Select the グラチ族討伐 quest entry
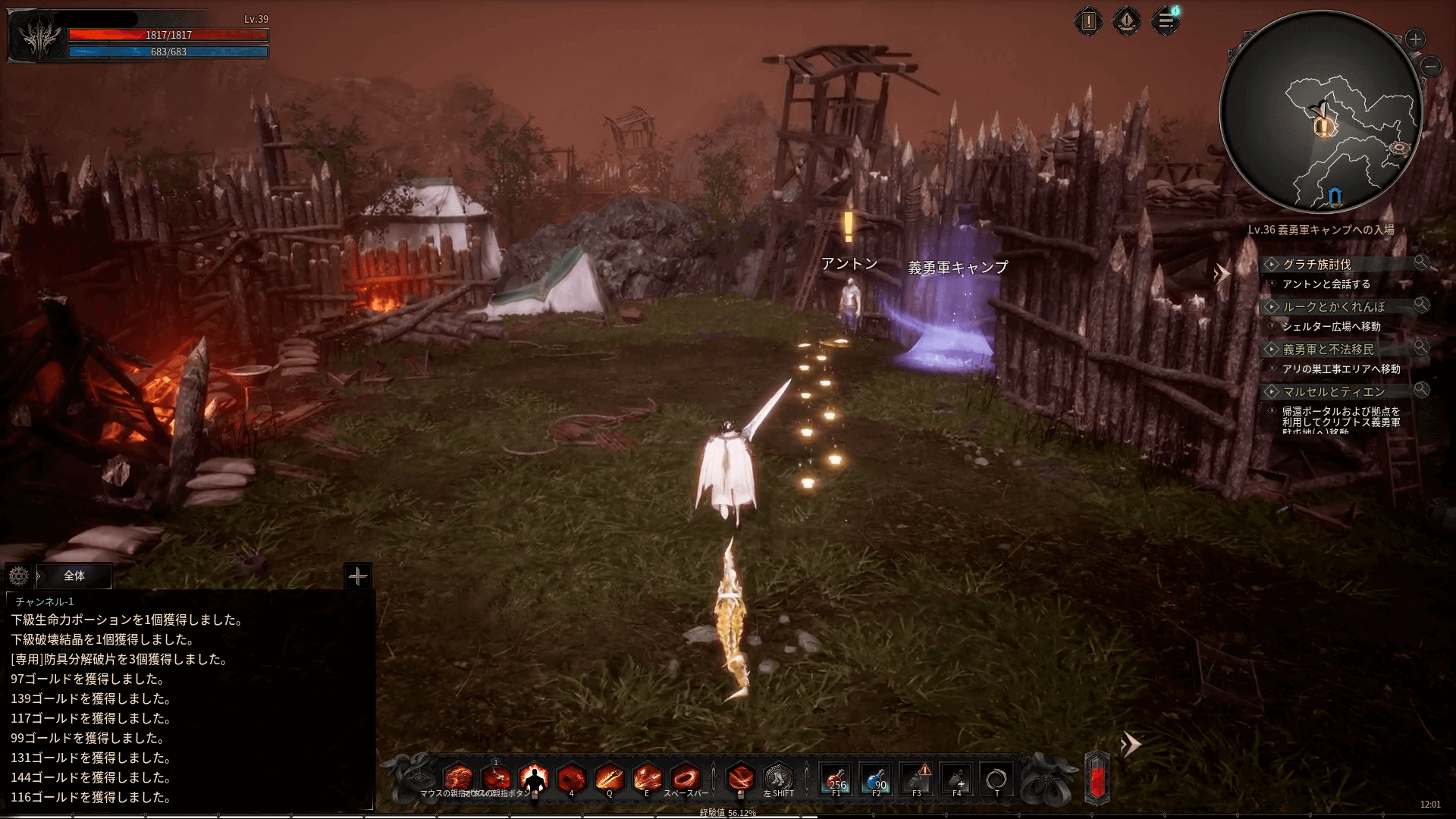 tap(1316, 264)
